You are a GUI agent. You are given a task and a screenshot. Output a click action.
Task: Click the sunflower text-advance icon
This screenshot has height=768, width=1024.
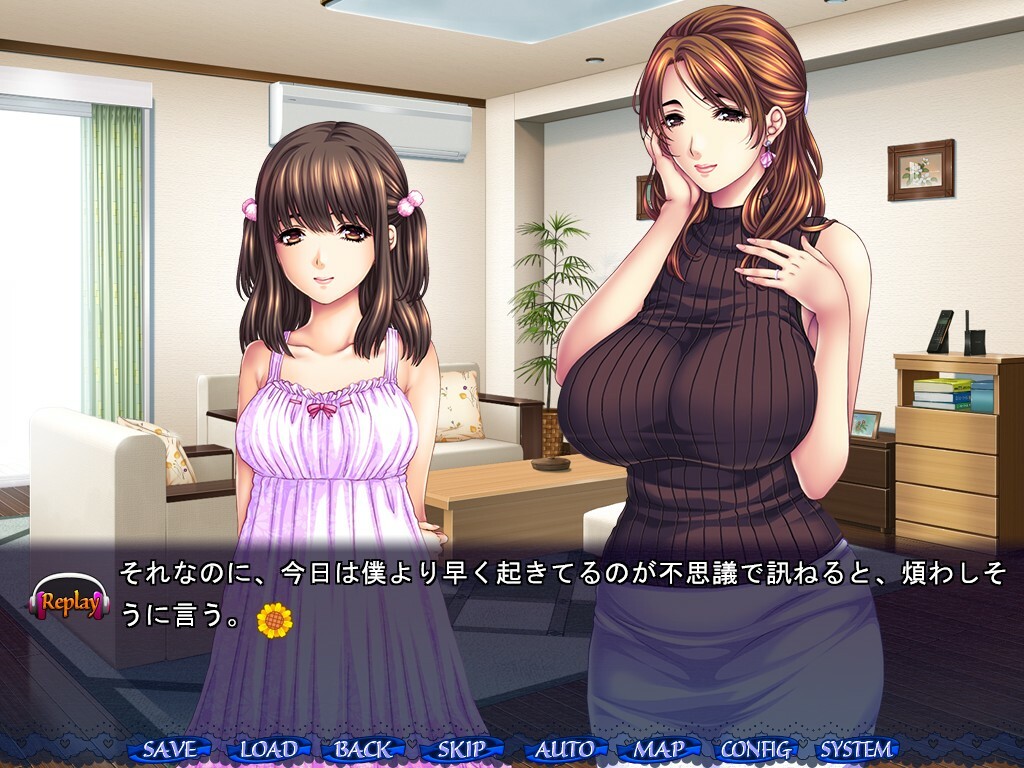[274, 620]
